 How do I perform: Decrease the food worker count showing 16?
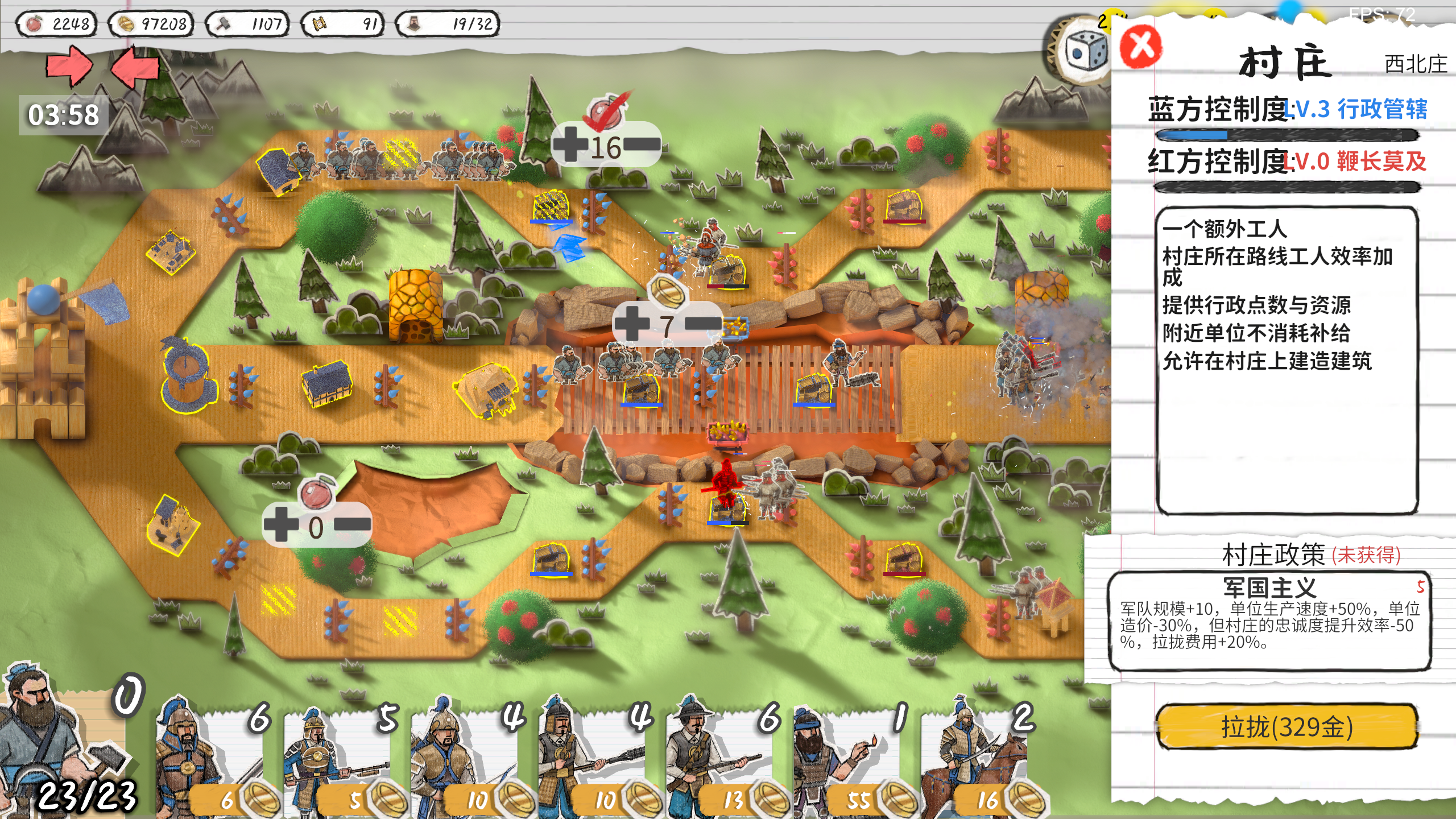coord(642,144)
